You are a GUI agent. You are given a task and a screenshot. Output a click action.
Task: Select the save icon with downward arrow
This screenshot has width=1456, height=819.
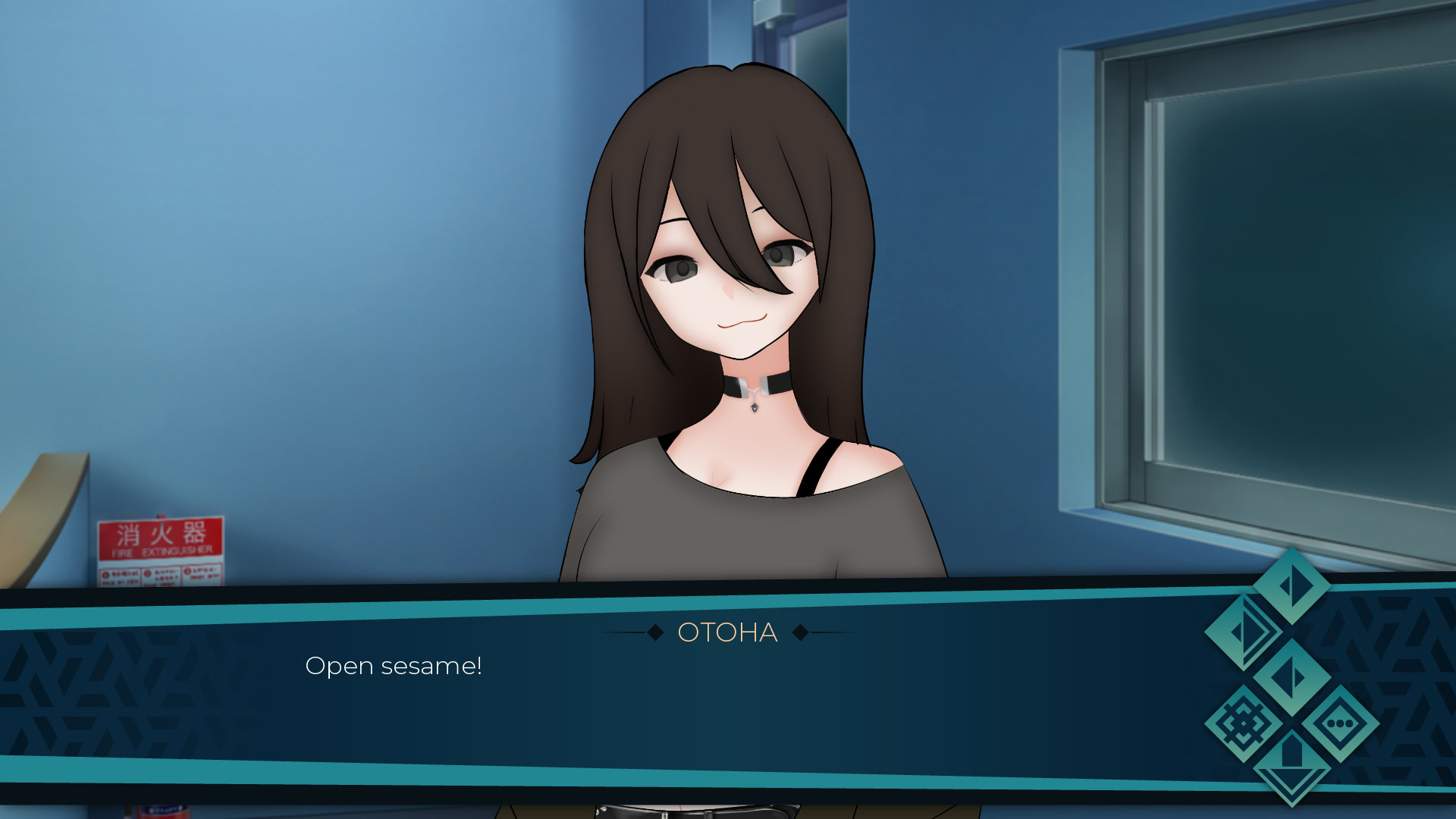point(1291,766)
